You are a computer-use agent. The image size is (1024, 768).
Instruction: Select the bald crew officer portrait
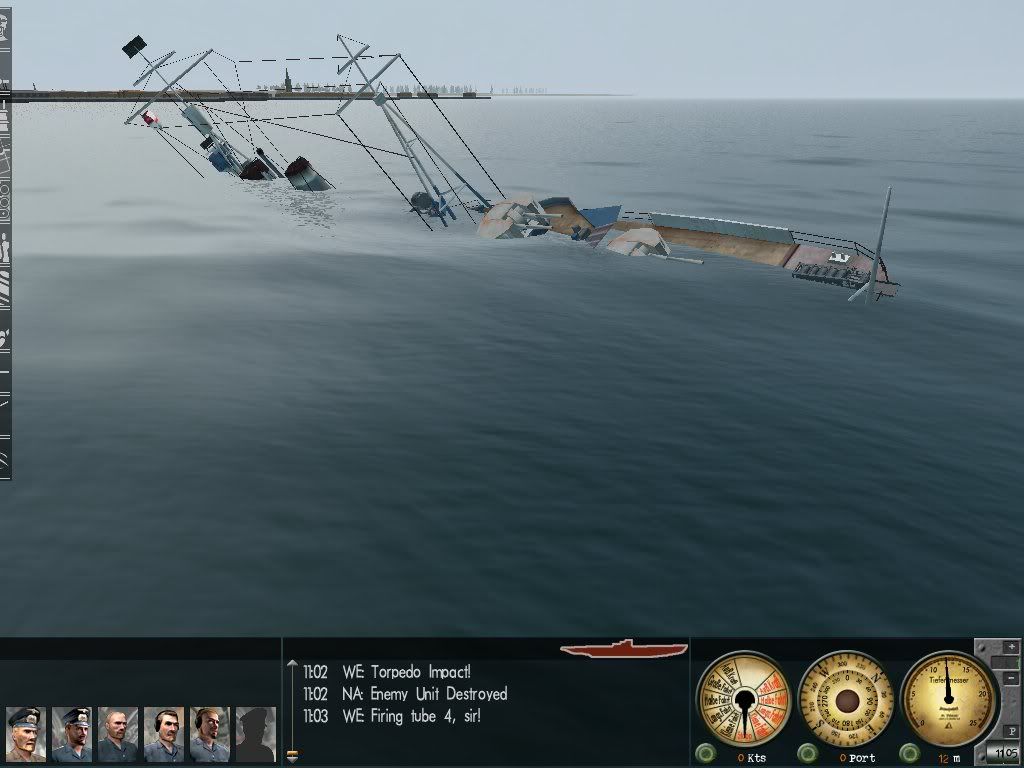(x=118, y=735)
